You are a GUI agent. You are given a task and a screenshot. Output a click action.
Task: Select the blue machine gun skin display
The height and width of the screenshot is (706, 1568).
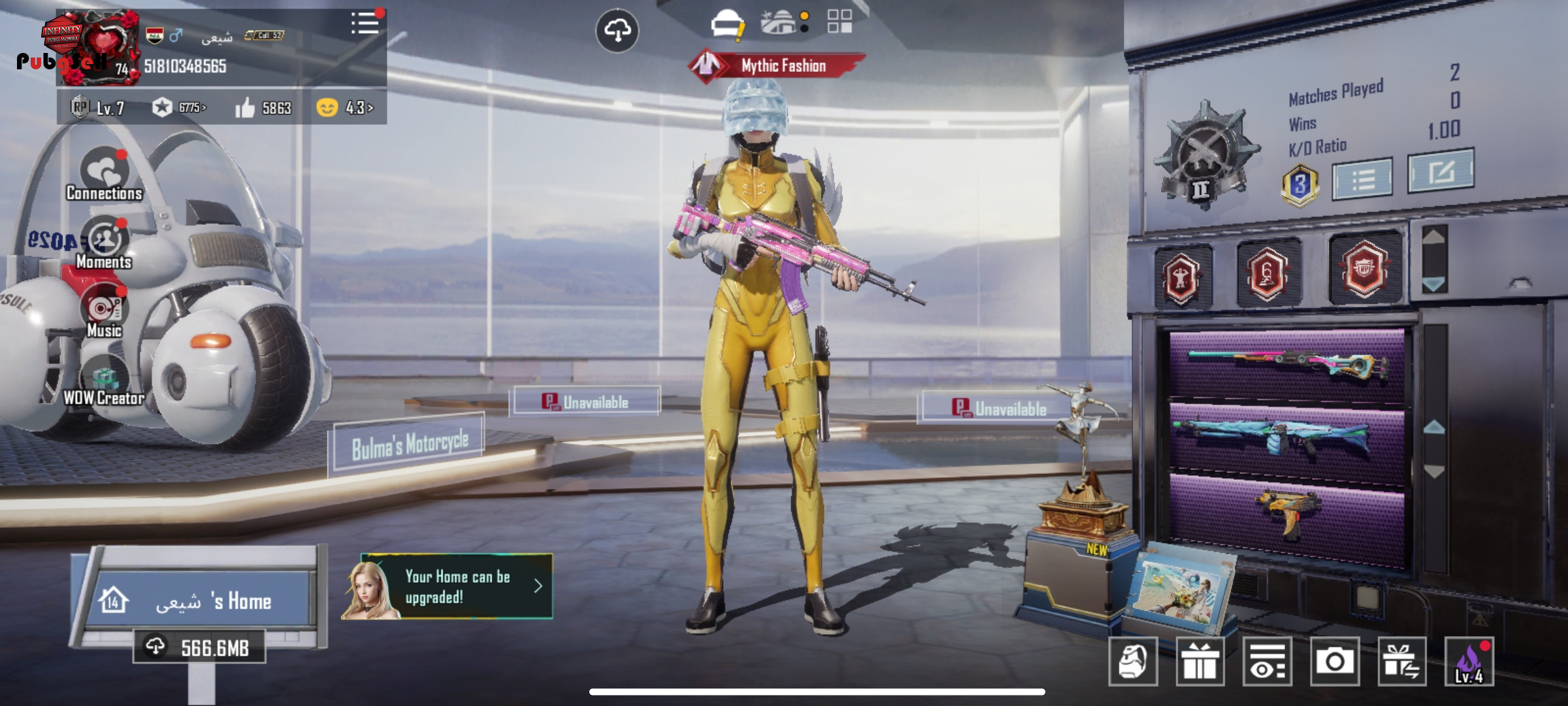(1287, 437)
